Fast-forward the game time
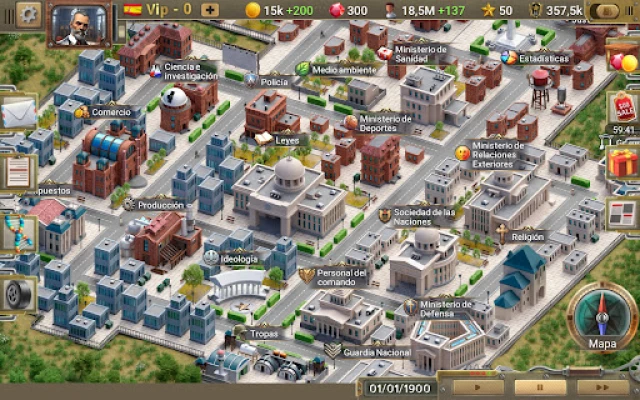 604,387
